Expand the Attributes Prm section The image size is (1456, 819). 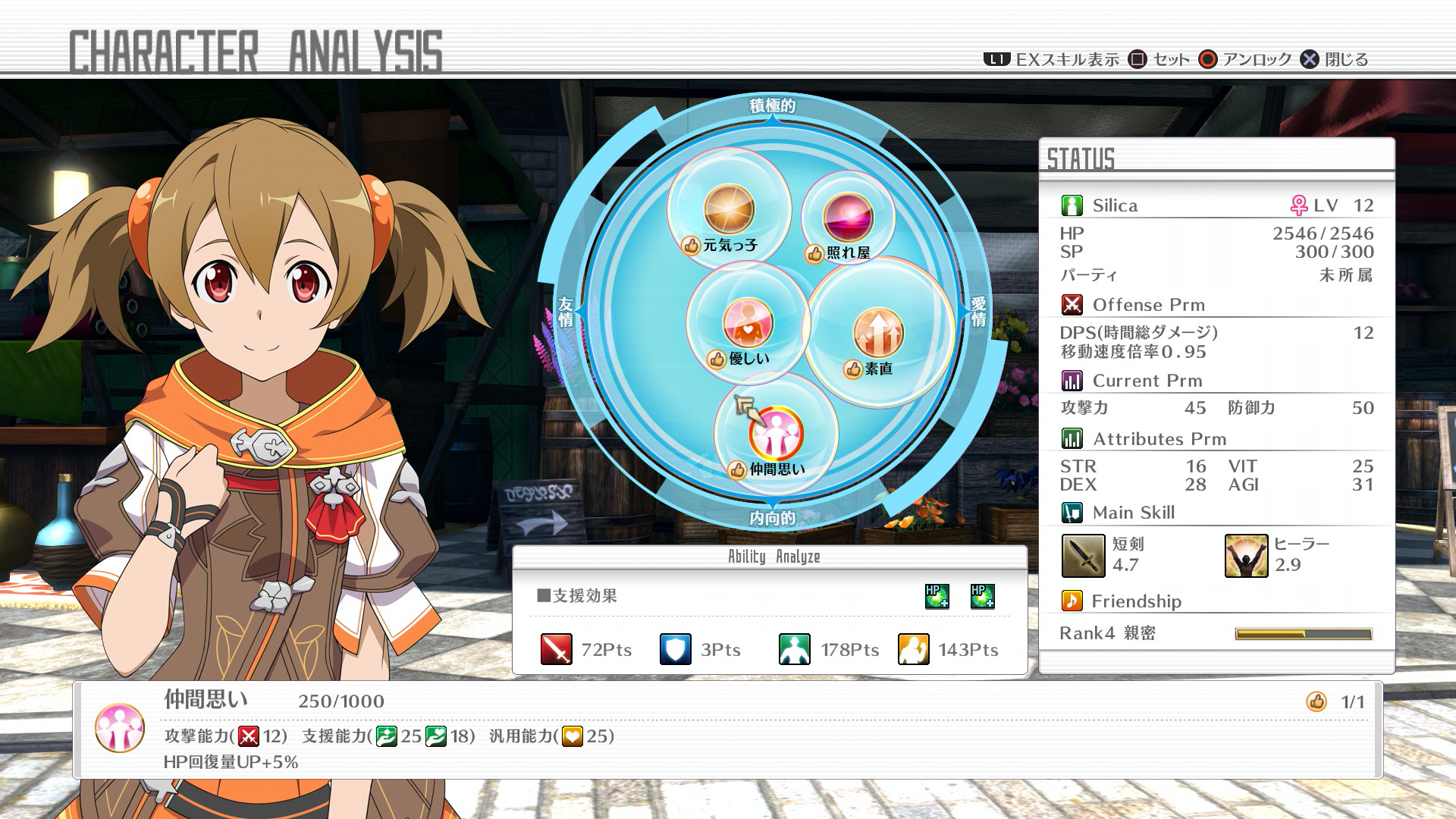coord(1072,438)
